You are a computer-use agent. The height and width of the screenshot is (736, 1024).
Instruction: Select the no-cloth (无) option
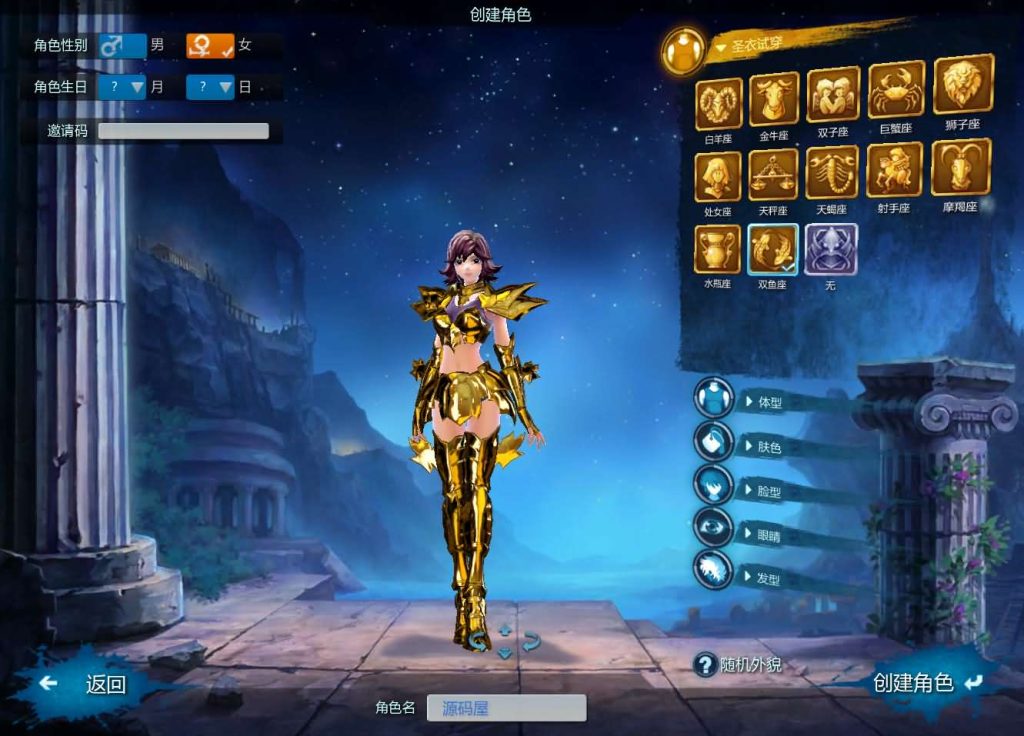click(x=830, y=248)
